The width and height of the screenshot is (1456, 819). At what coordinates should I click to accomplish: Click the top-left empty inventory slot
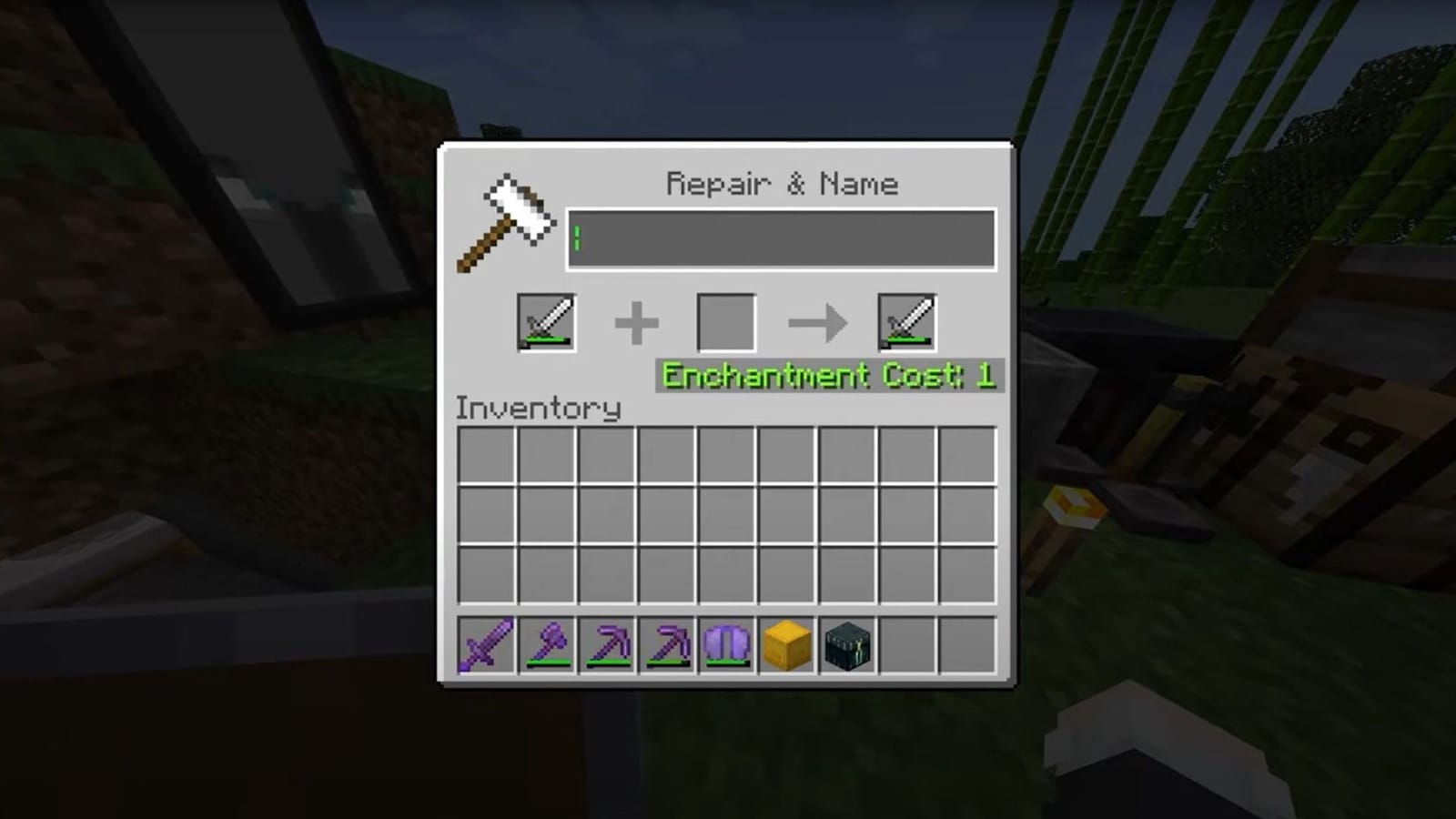pyautogui.click(x=487, y=453)
